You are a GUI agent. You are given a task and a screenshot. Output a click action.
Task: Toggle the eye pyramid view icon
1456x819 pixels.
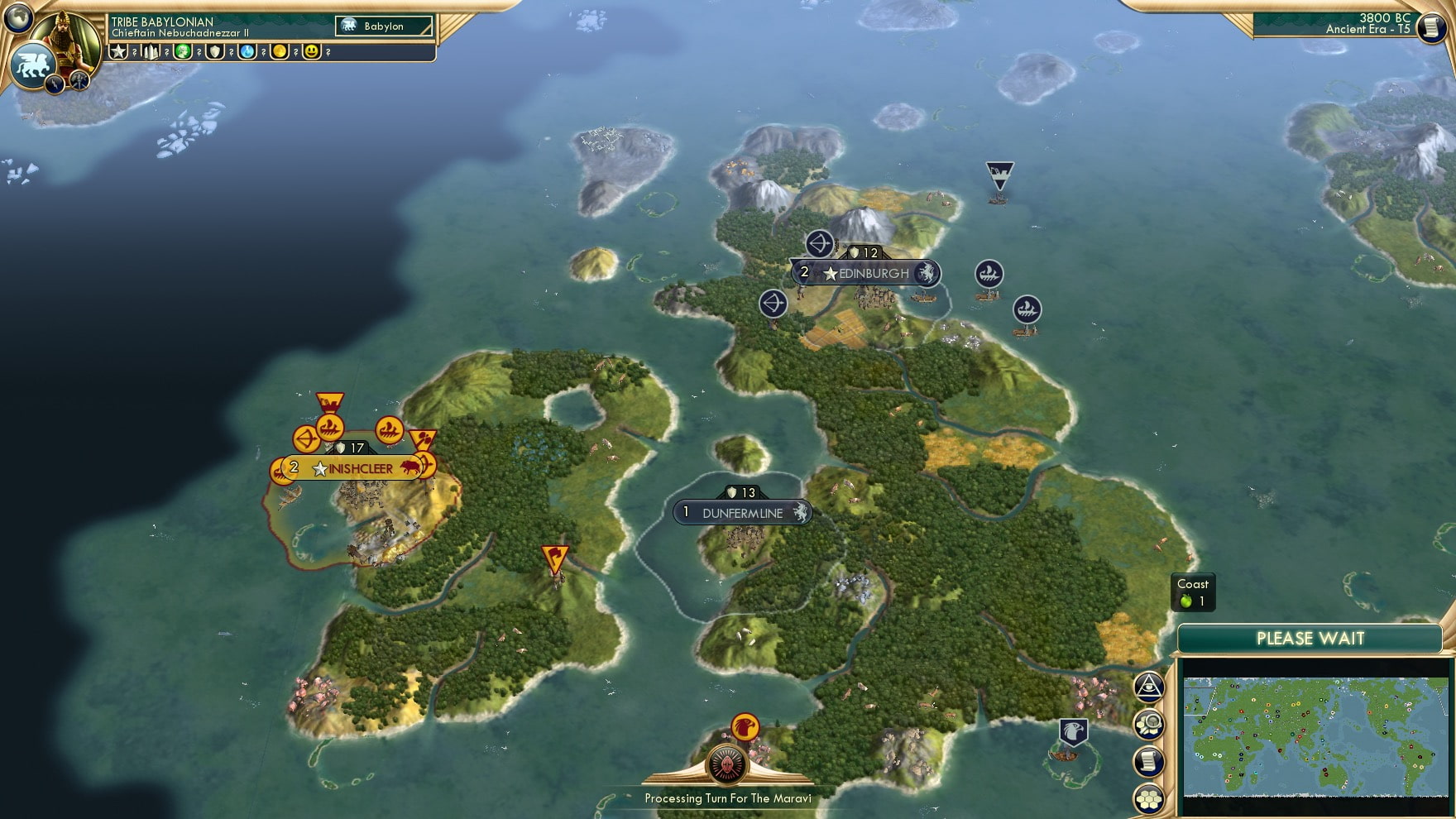(x=1149, y=687)
